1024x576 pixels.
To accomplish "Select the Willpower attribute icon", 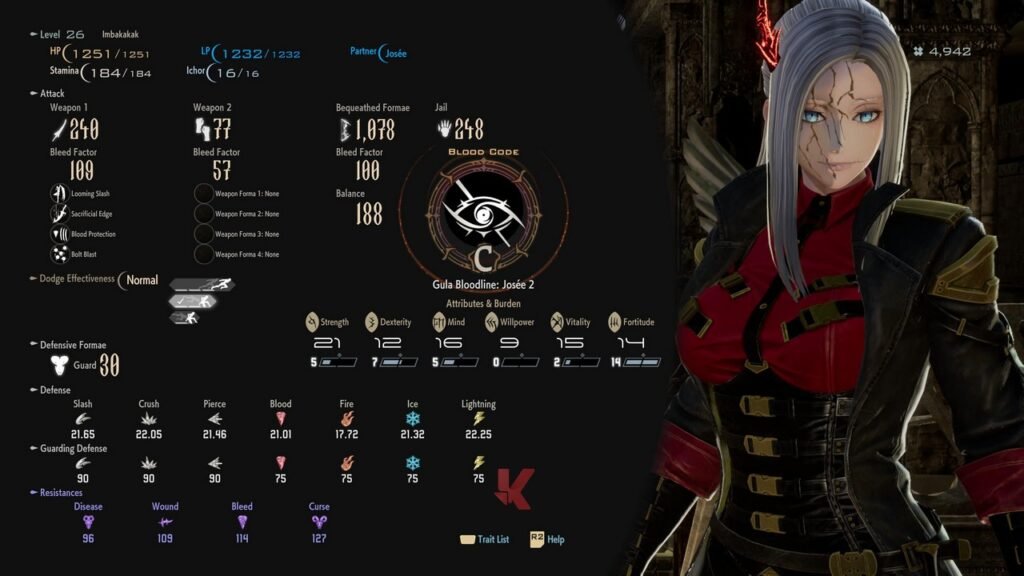I will (x=492, y=322).
